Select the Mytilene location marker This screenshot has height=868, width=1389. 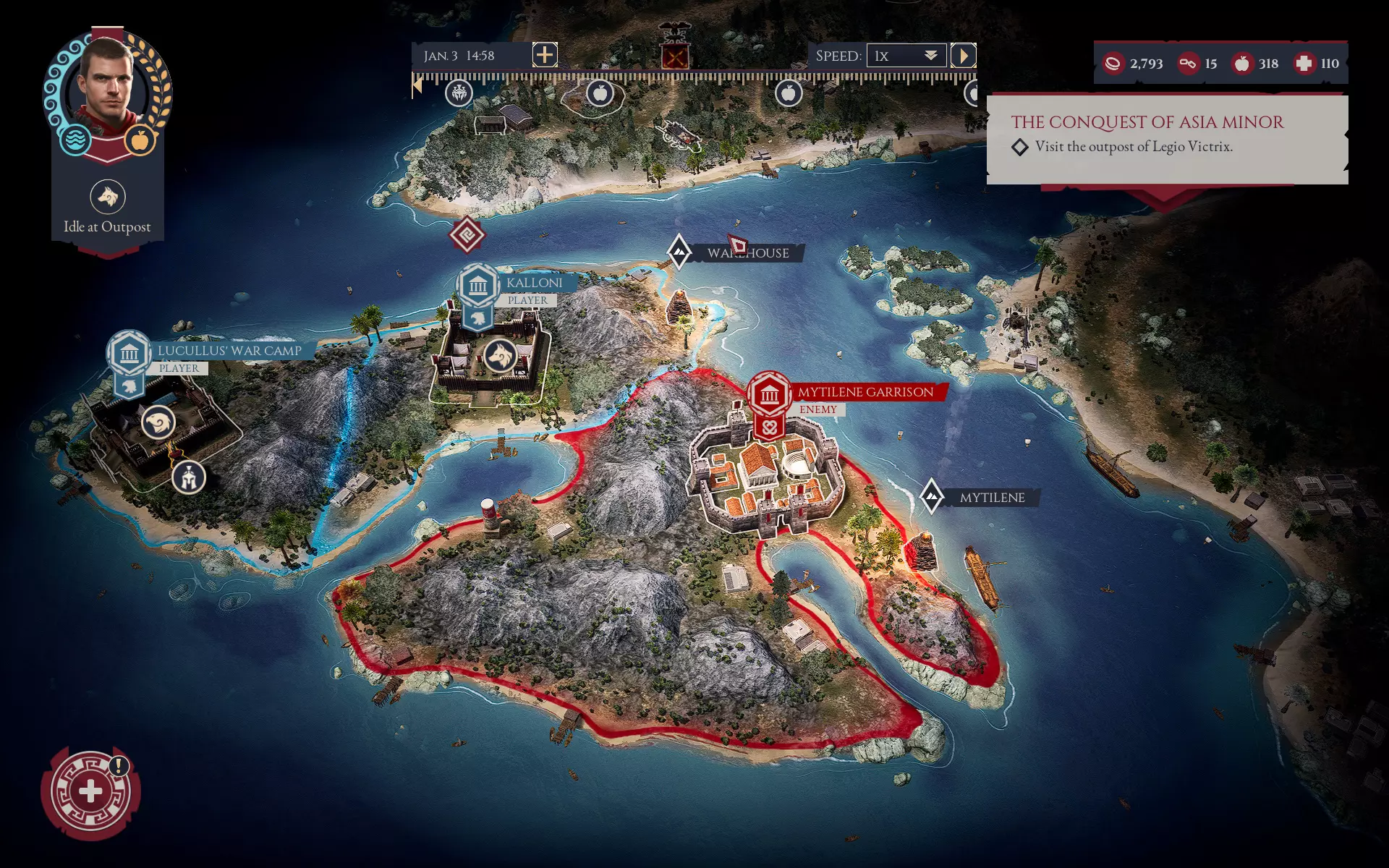[x=931, y=496]
